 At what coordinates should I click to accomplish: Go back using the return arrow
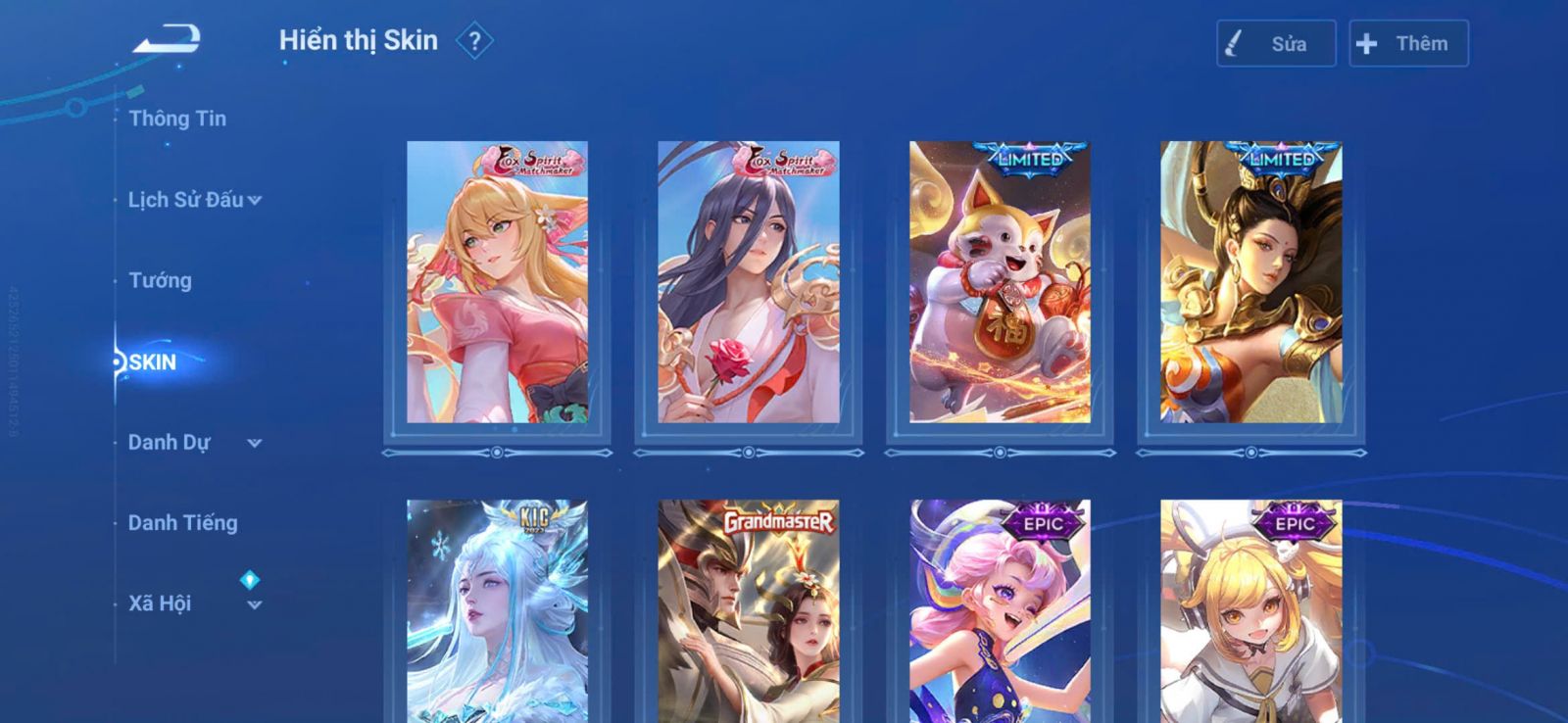tap(168, 39)
